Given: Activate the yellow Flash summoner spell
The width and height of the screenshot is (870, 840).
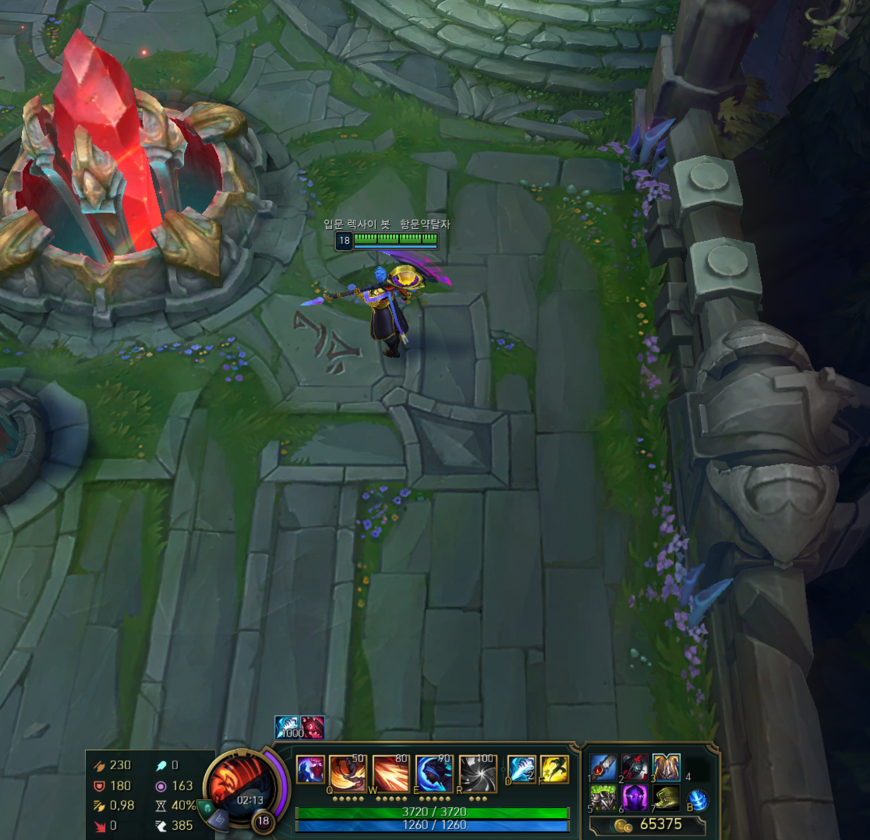Looking at the screenshot, I should click(554, 769).
